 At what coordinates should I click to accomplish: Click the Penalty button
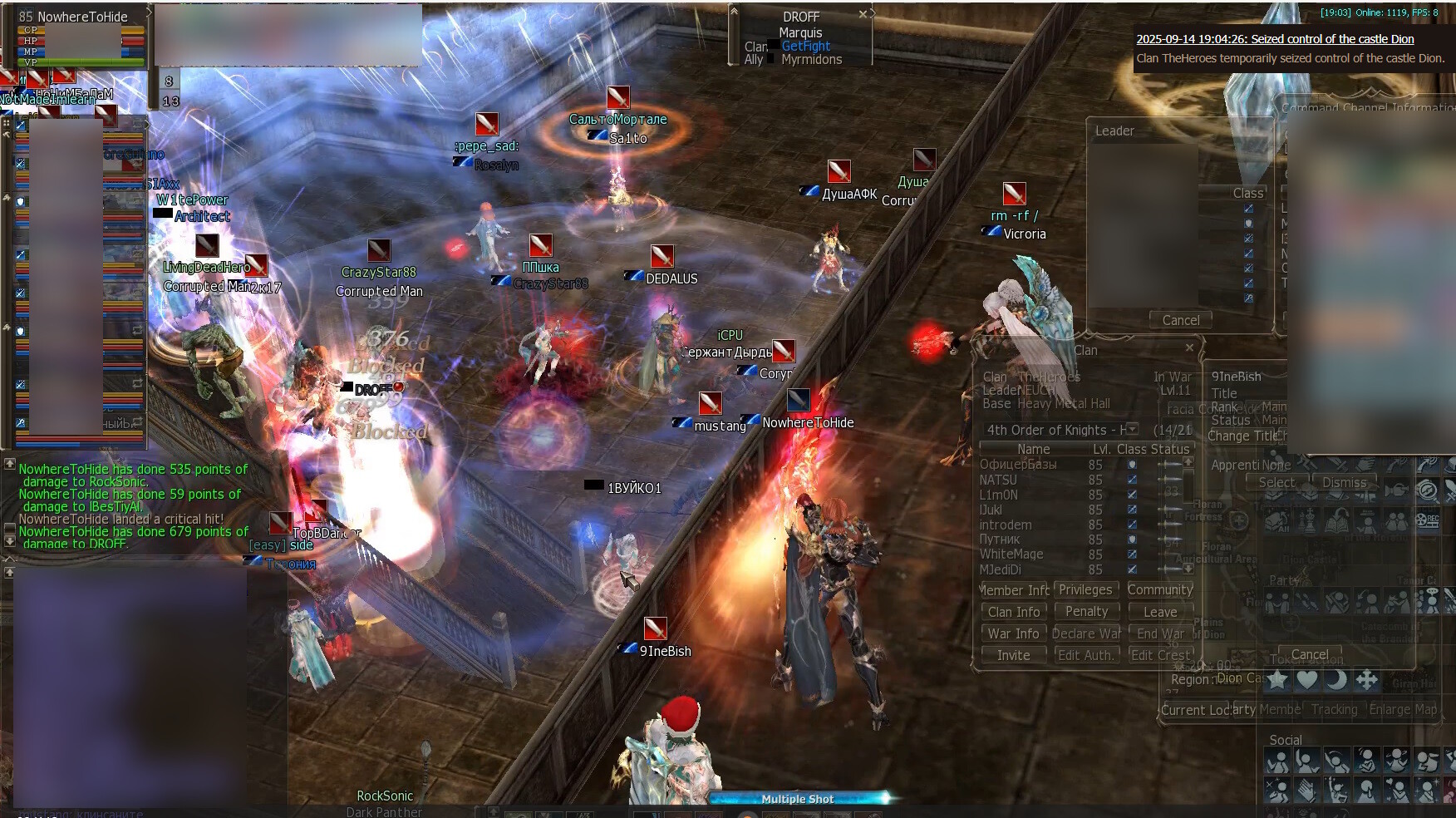pos(1086,611)
